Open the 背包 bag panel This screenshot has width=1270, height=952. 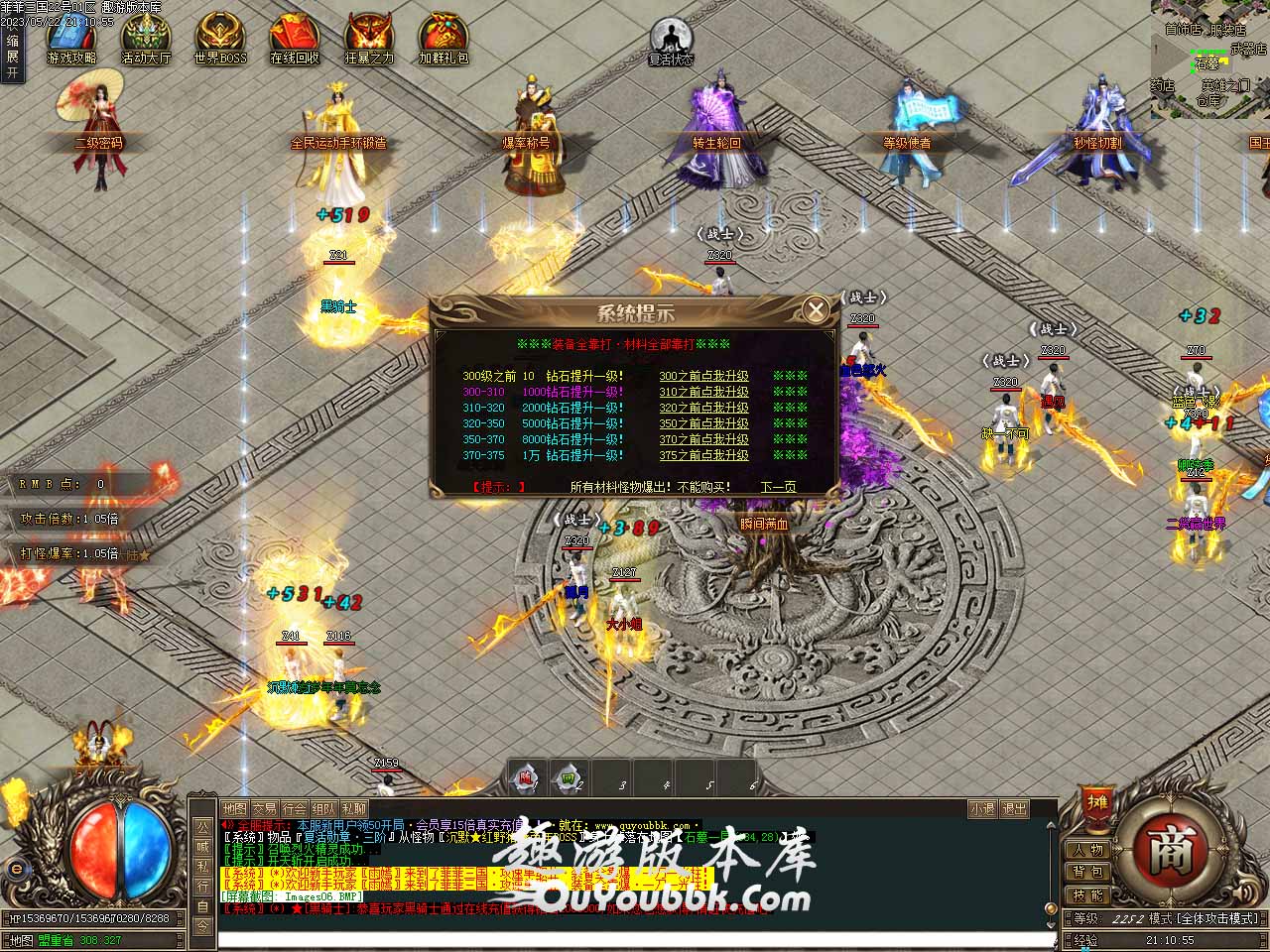[x=1087, y=873]
